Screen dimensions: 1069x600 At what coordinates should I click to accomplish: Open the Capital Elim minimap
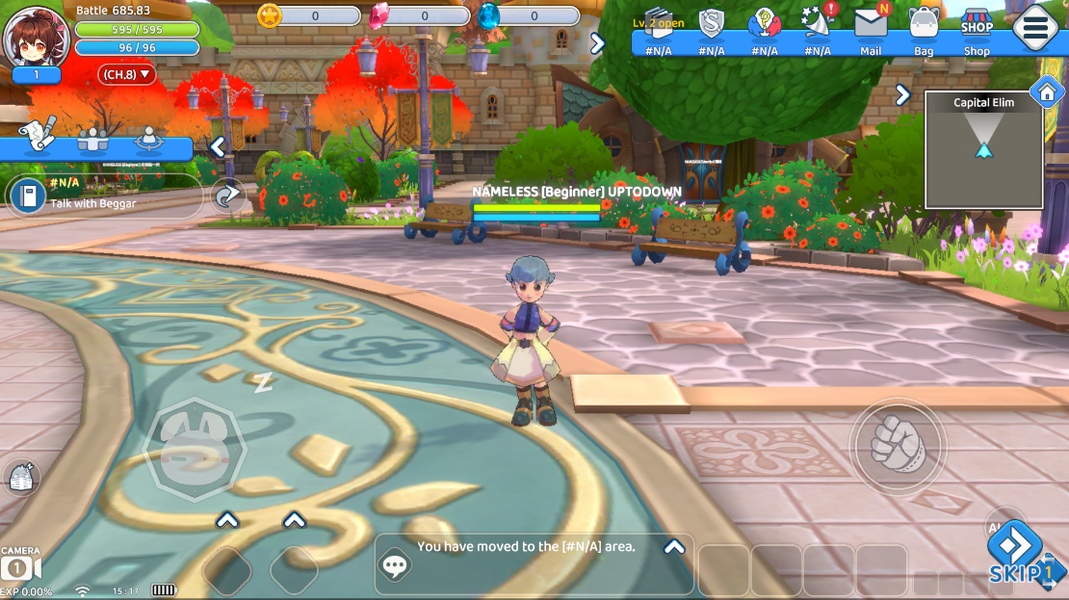[983, 150]
